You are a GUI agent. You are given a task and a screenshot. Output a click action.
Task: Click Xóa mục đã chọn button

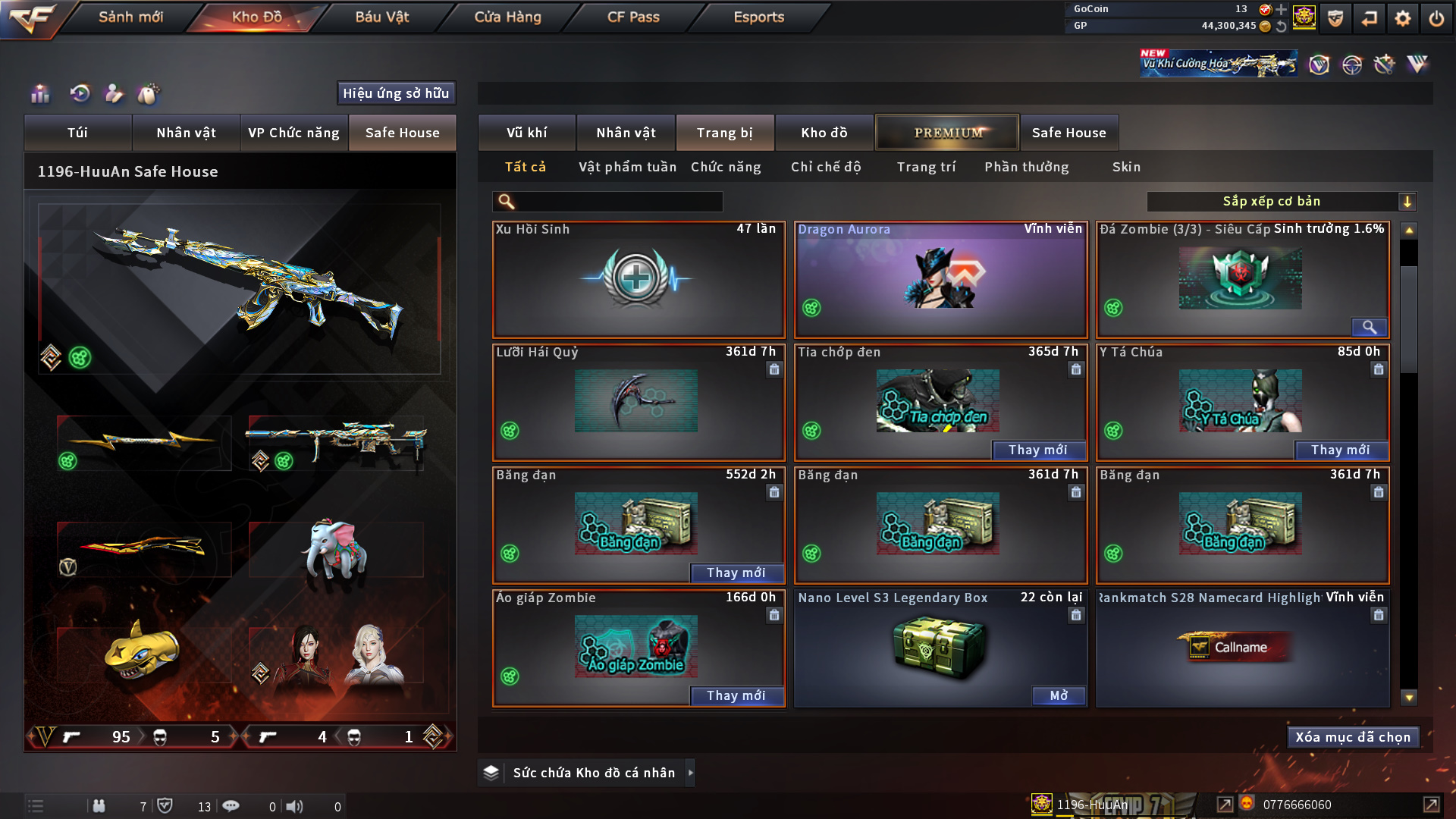(x=1353, y=737)
